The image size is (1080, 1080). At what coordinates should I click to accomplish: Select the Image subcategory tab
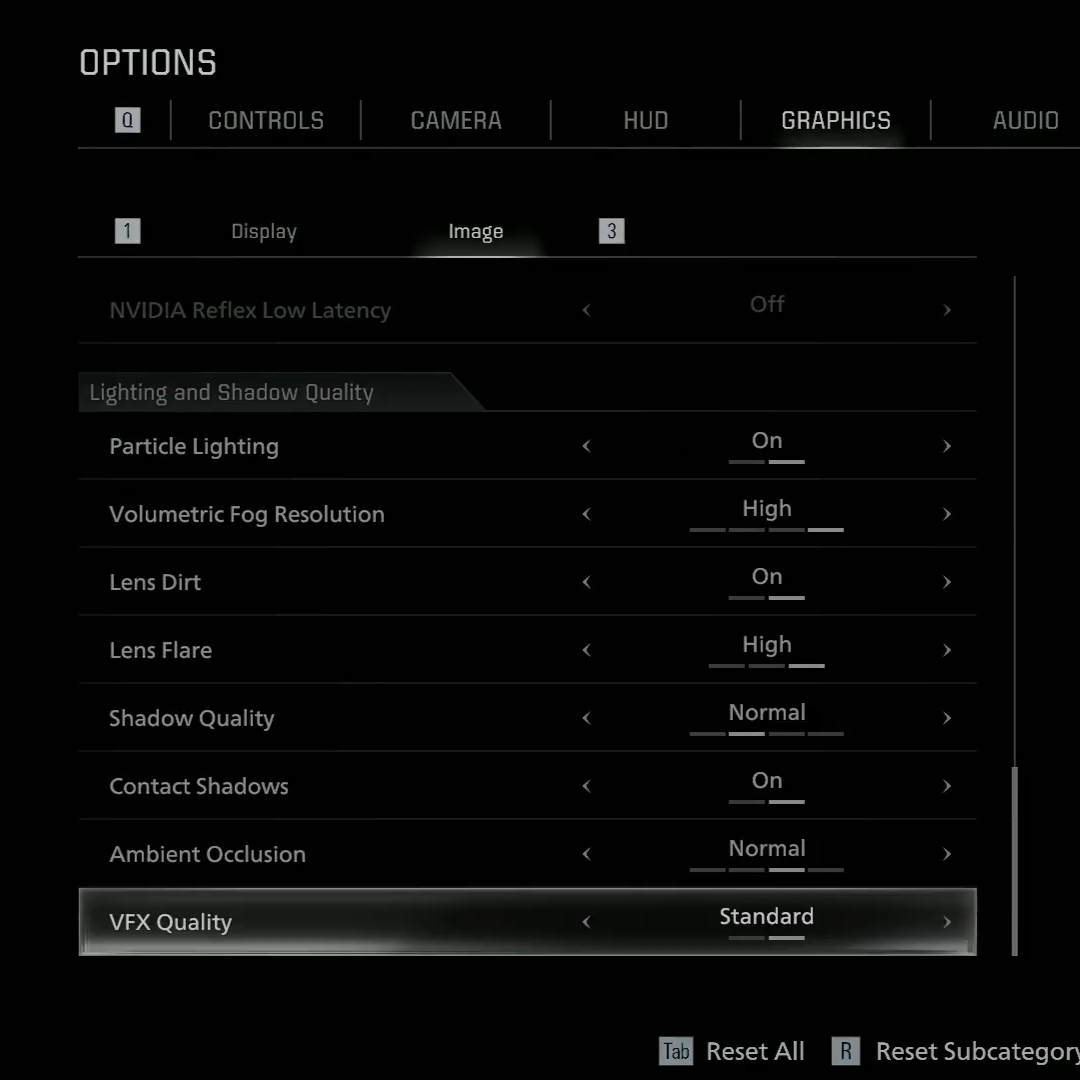pyautogui.click(x=475, y=232)
